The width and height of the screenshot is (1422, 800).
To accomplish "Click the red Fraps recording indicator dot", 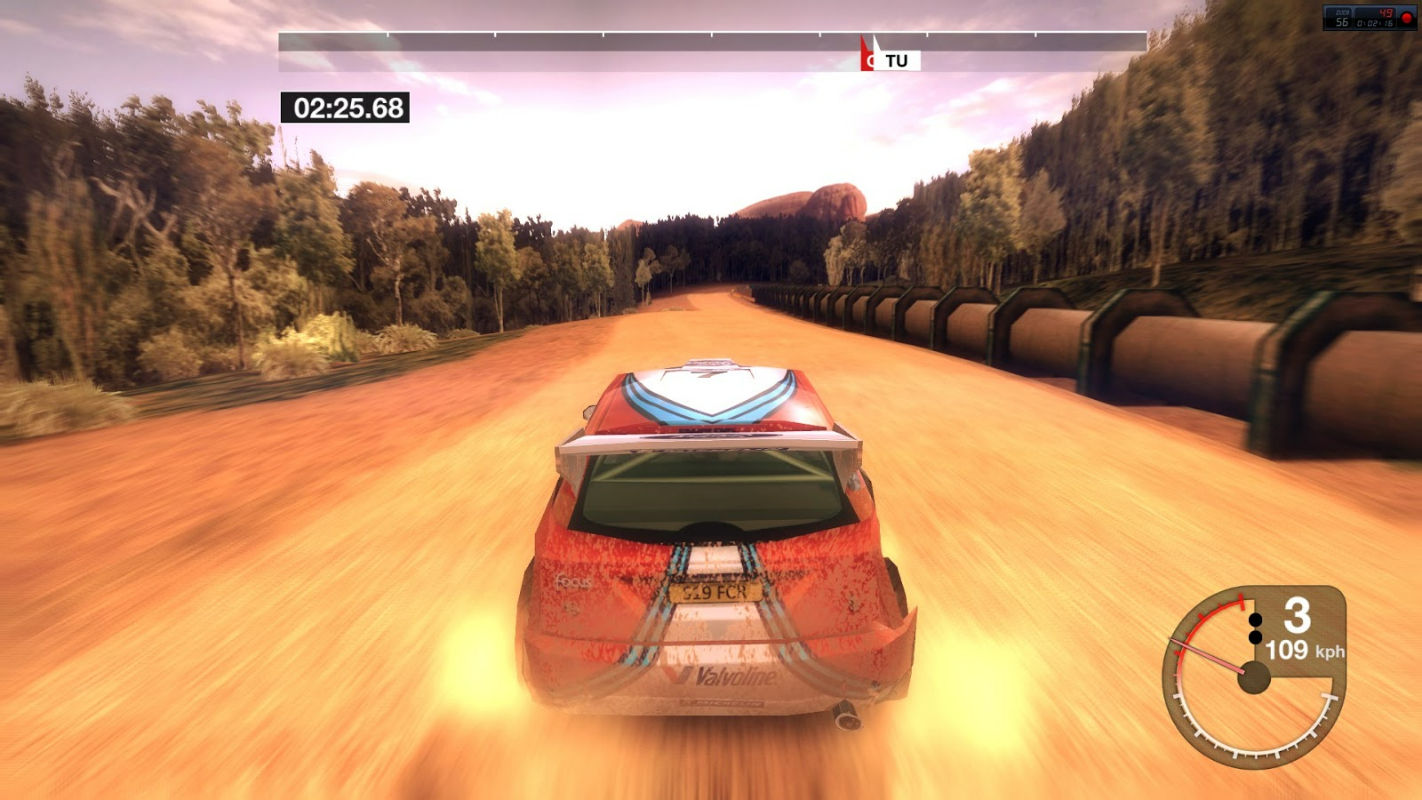I will pos(1406,17).
